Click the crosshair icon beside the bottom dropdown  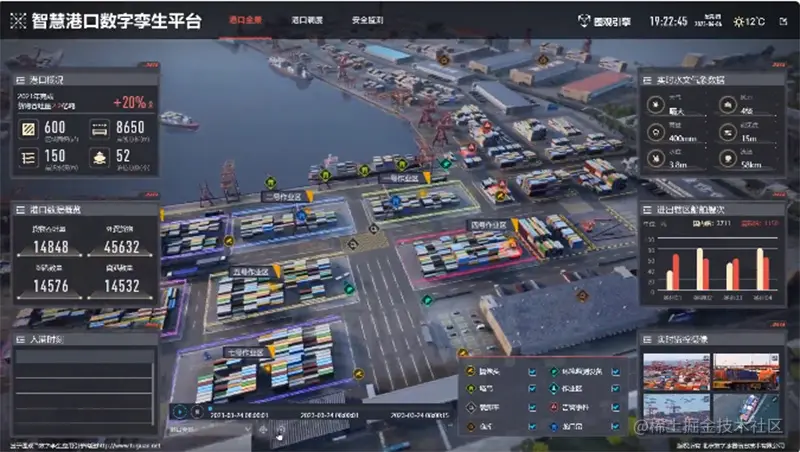click(264, 430)
